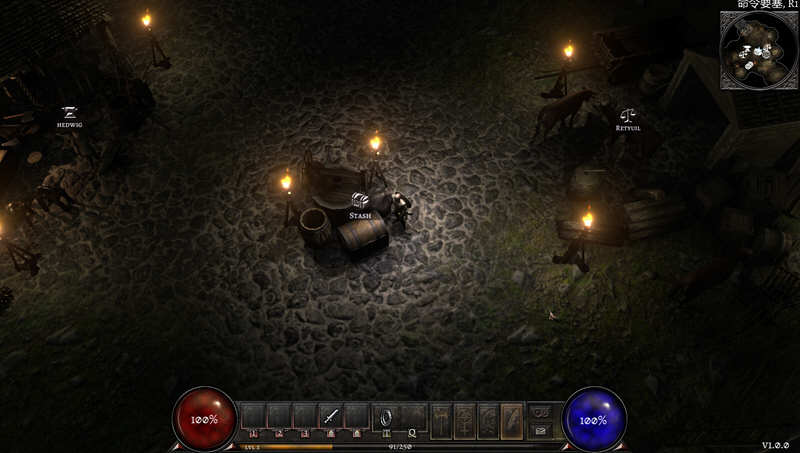Click the envelope mail button
This screenshot has height=453, width=800.
click(540, 430)
